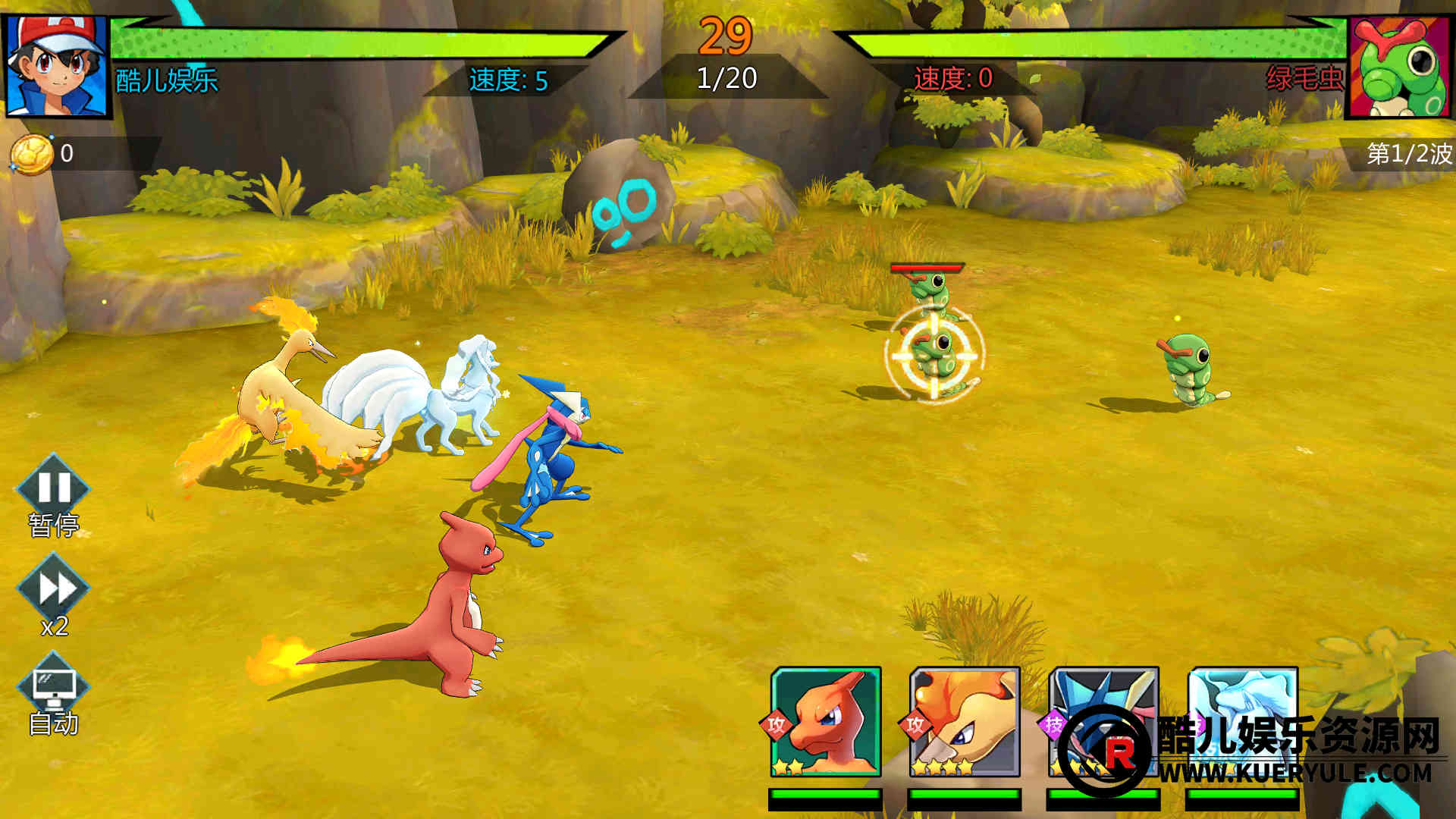Choose the Alolan Ninetales skill card

tap(1242, 722)
